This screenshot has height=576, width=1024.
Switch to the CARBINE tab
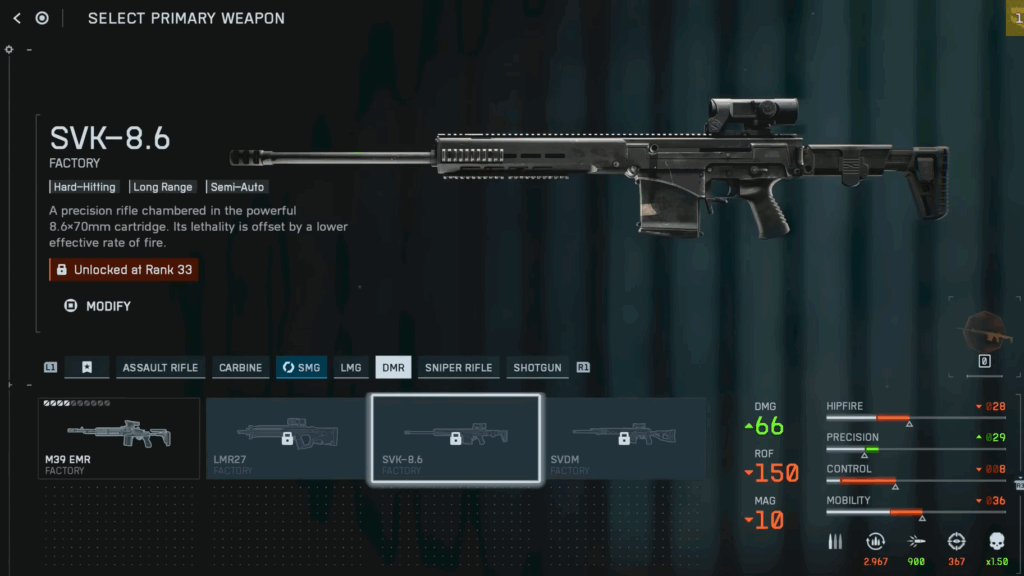click(240, 368)
